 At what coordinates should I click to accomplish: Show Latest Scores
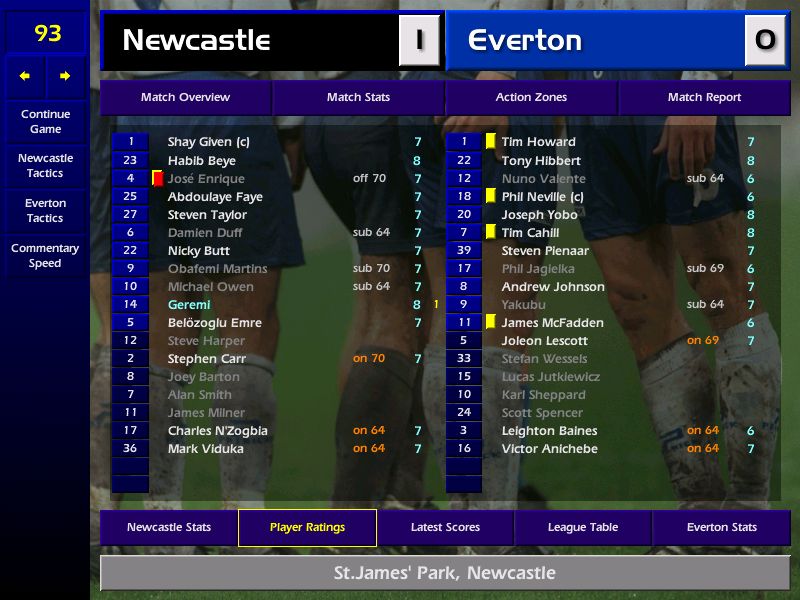click(x=445, y=527)
